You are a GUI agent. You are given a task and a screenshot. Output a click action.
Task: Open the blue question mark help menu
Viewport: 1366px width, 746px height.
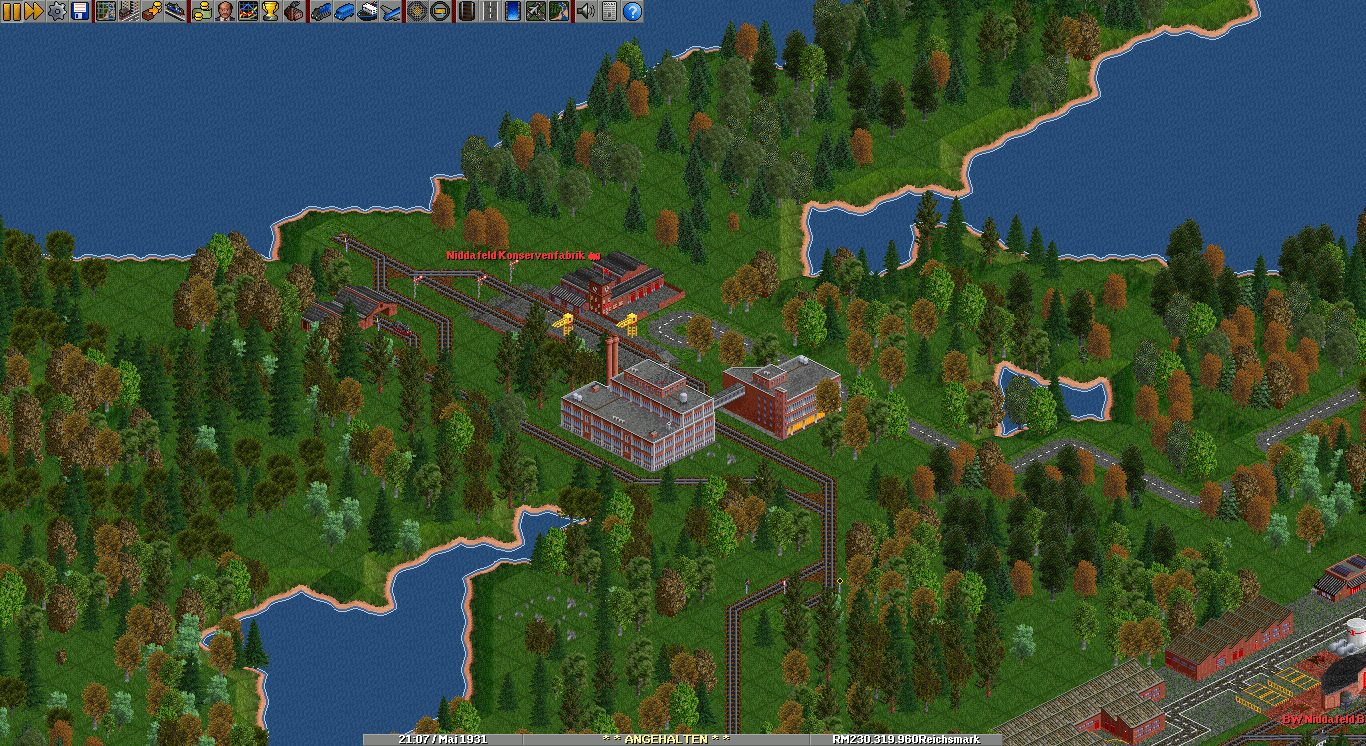(x=632, y=11)
